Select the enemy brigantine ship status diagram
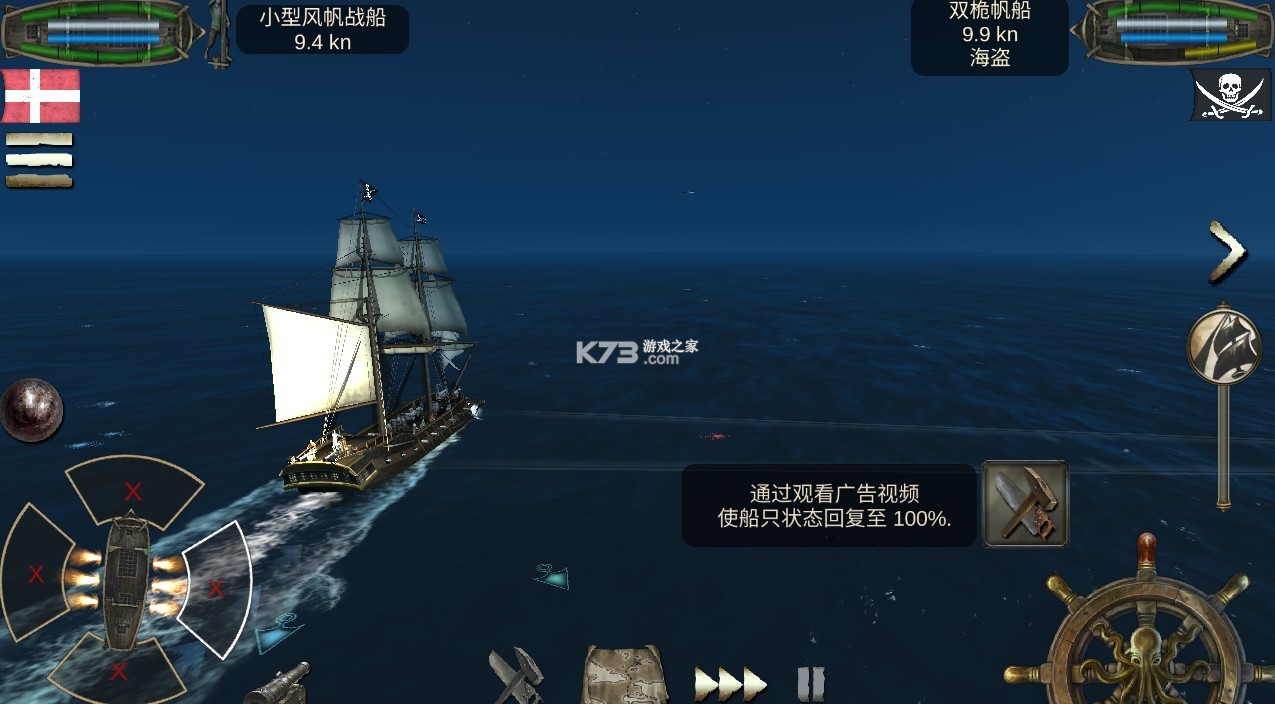1275x704 pixels. [1170, 31]
